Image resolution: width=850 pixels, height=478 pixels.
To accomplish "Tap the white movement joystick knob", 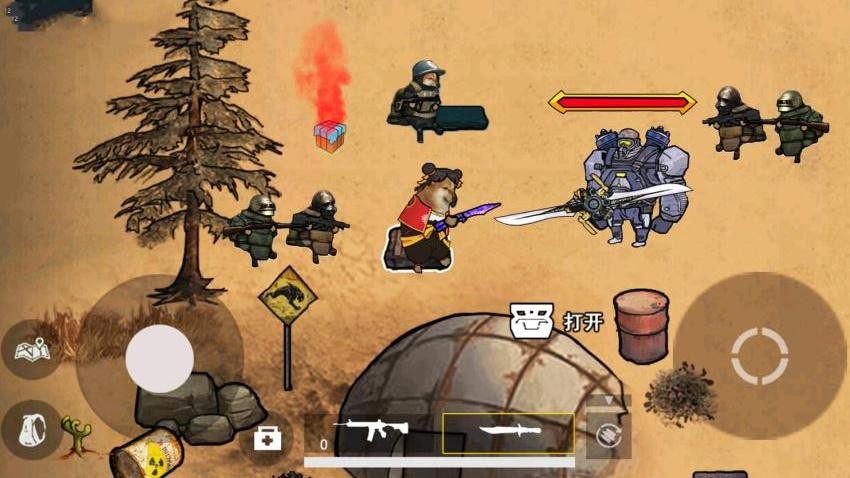I will (160, 358).
